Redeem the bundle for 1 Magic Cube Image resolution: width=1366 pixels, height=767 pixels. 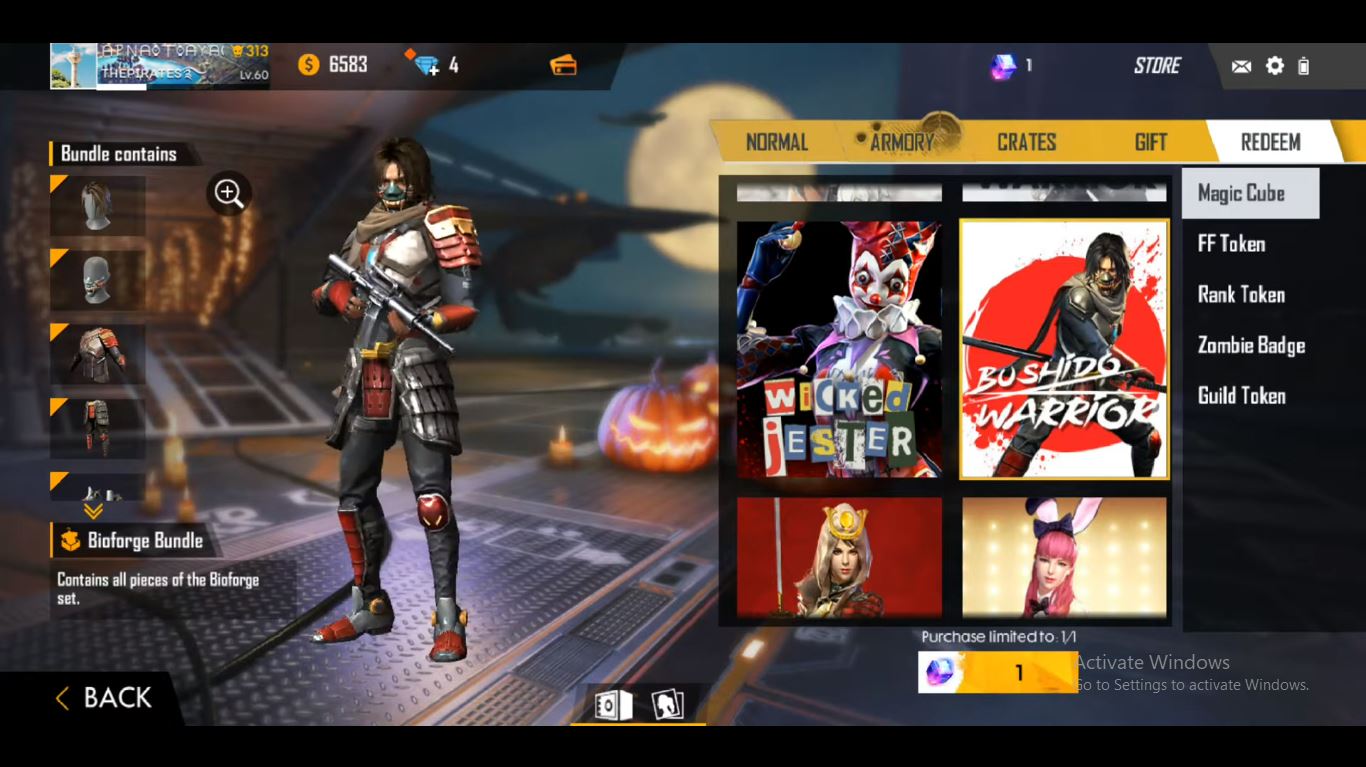pyautogui.click(x=998, y=673)
